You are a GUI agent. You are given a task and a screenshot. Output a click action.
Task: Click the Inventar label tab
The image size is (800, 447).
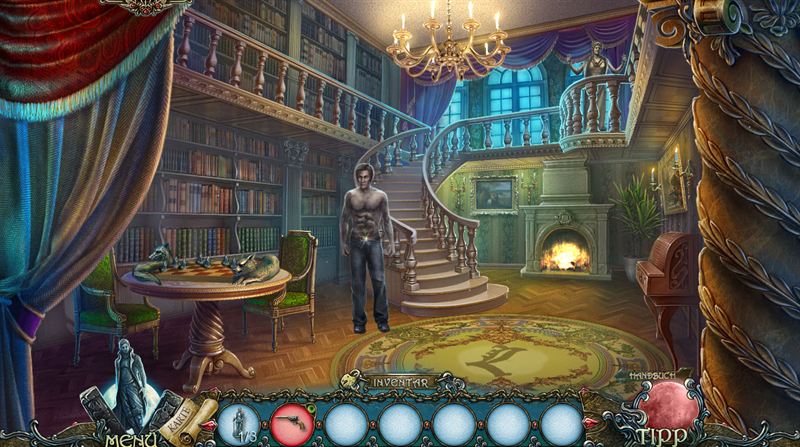click(x=399, y=382)
